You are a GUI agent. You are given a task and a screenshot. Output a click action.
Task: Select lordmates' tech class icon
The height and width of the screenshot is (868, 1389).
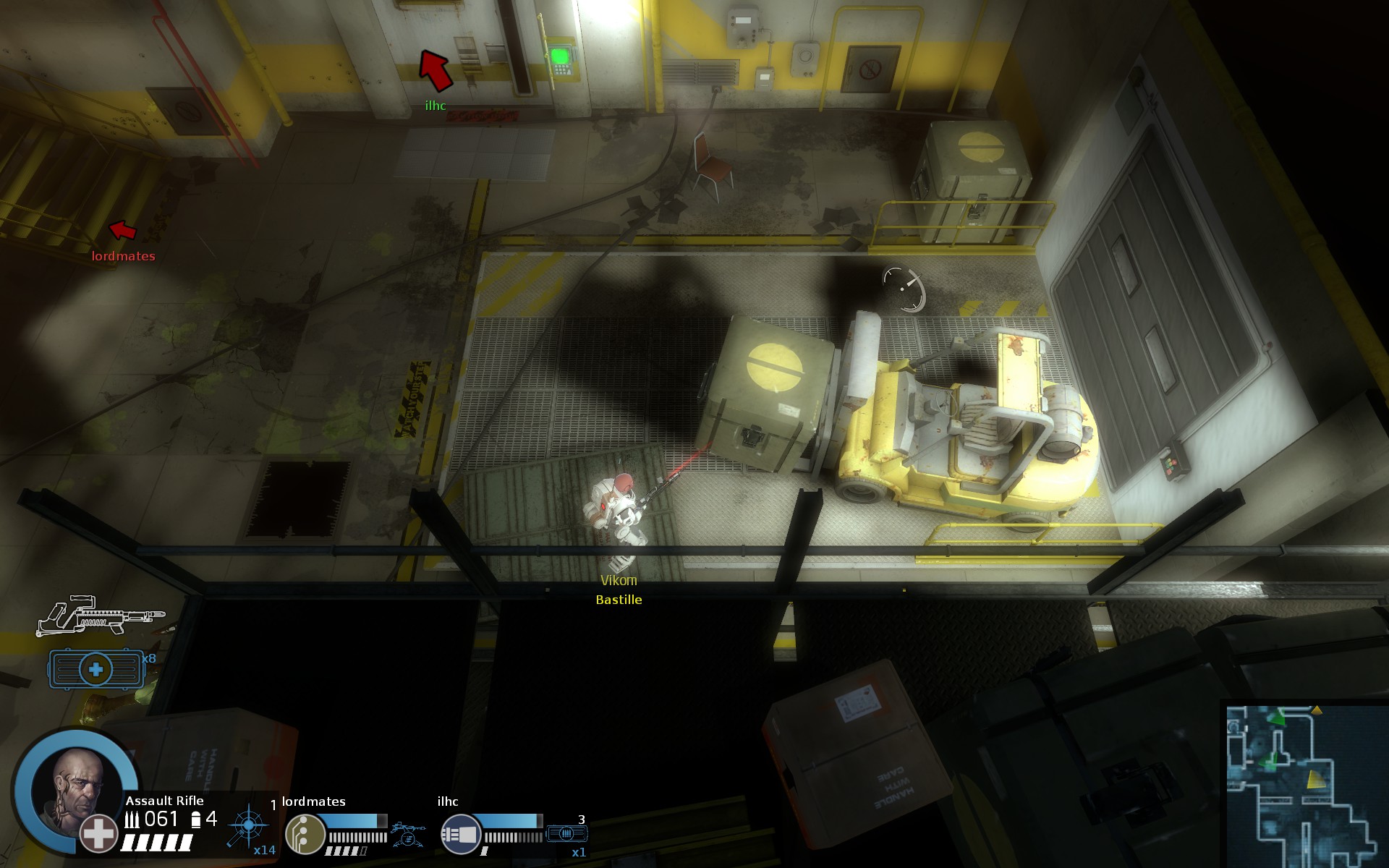click(304, 833)
